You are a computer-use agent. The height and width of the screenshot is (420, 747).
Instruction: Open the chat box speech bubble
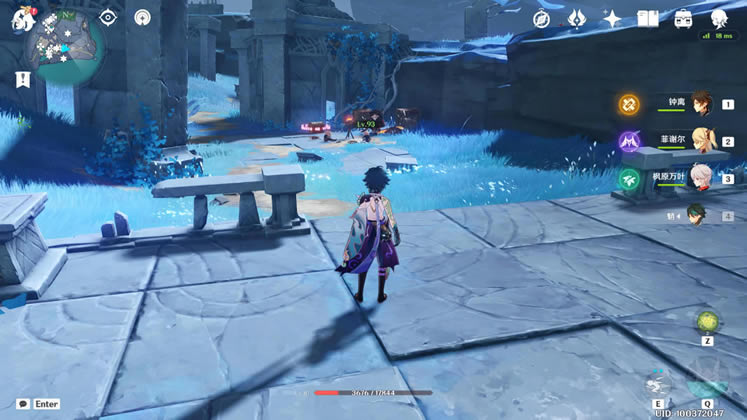(x=22, y=404)
